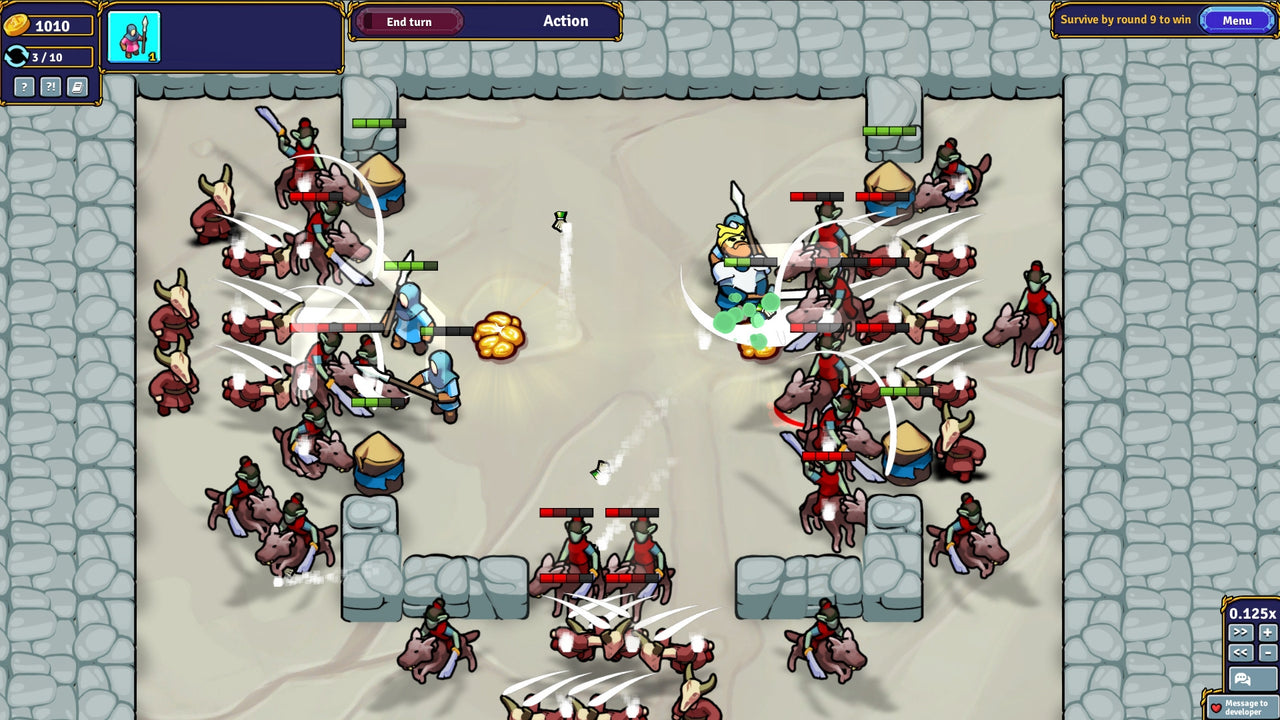1280x720 pixels.
Task: Click the ?! advanced help icon
Action: (50, 88)
